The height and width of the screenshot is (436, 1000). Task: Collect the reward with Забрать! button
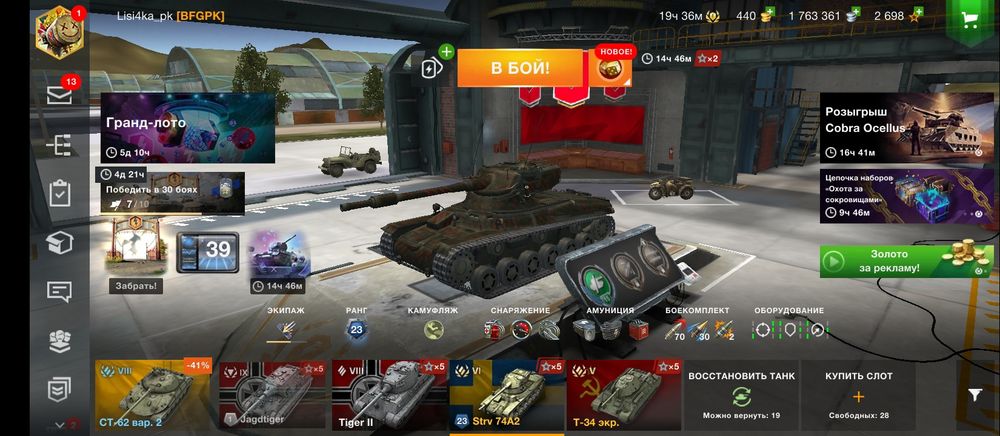point(134,286)
